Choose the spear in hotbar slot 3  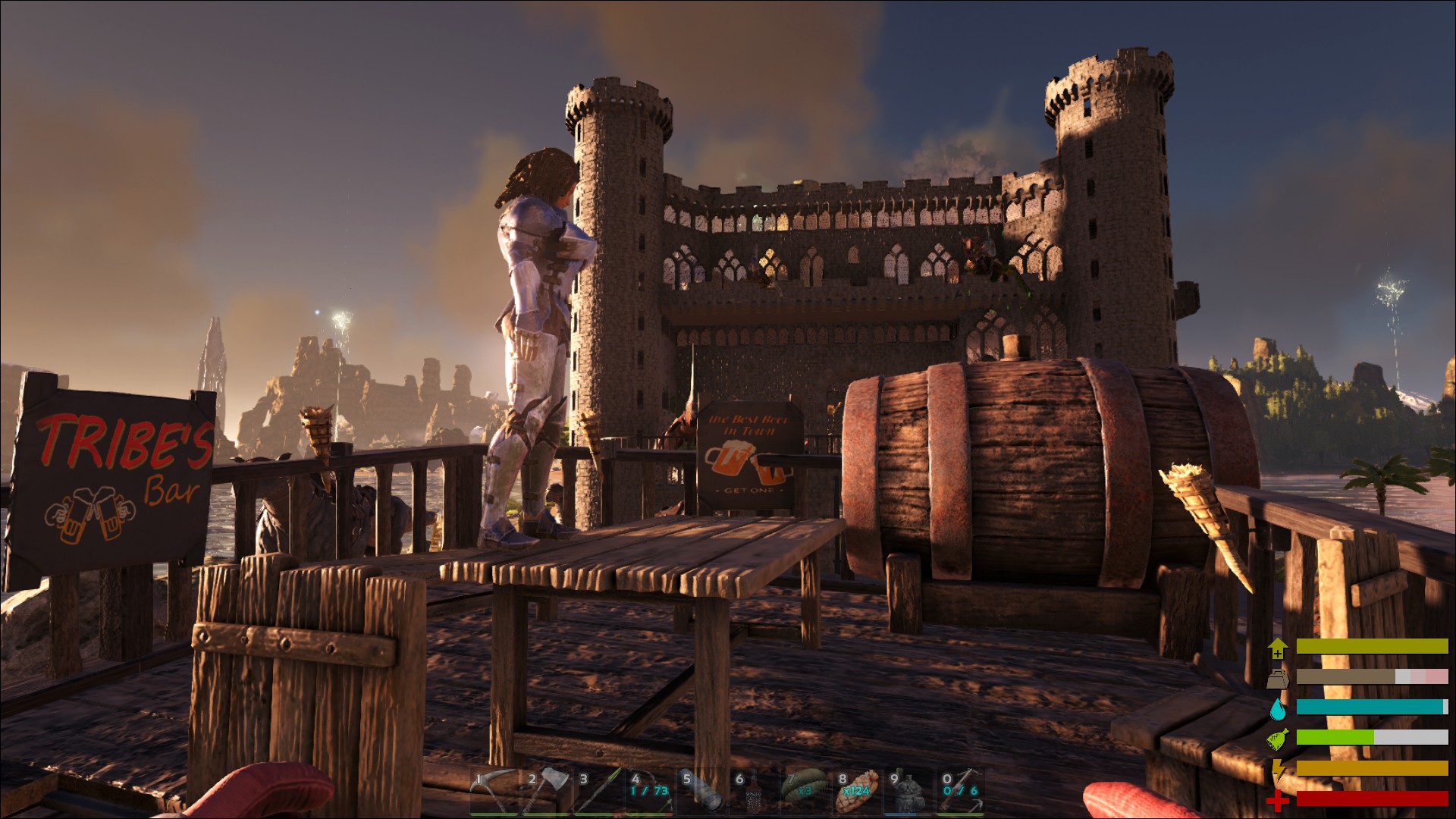click(x=598, y=792)
